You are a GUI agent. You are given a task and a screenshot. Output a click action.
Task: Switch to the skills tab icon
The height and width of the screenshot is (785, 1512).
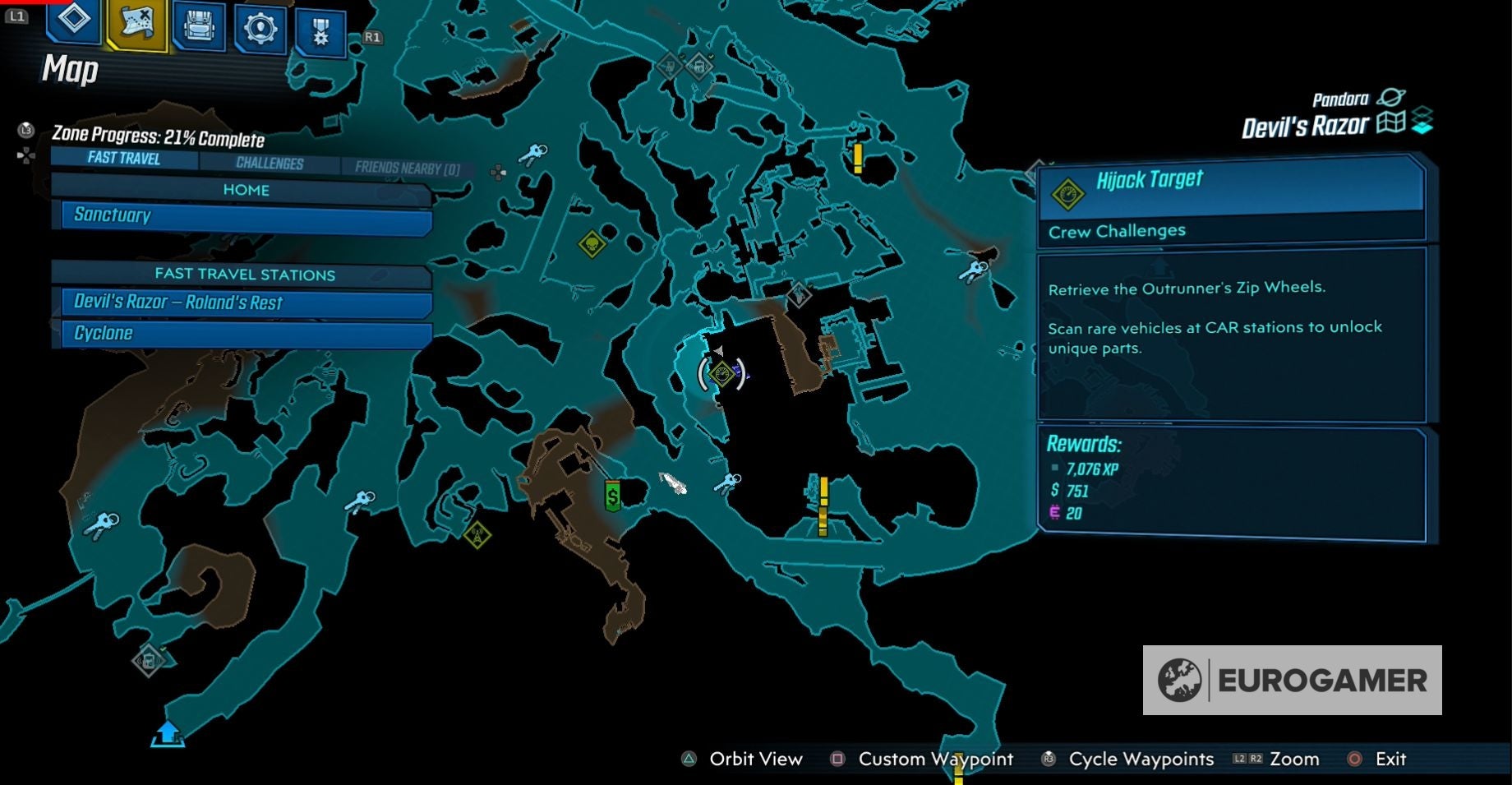point(260,29)
